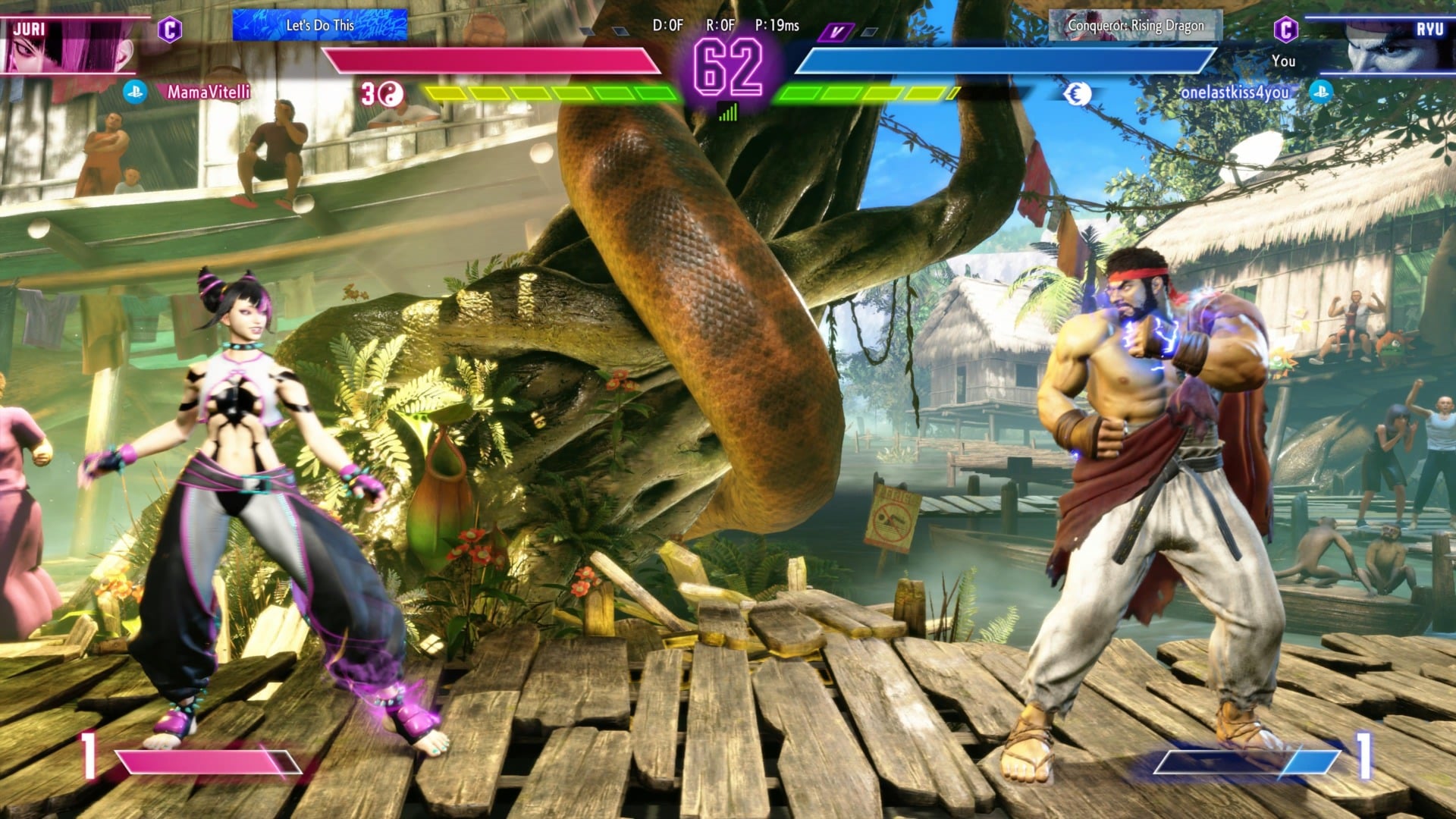The width and height of the screenshot is (1456, 819).
Task: Toggle the ping display reading P:19ms
Action: 778,24
